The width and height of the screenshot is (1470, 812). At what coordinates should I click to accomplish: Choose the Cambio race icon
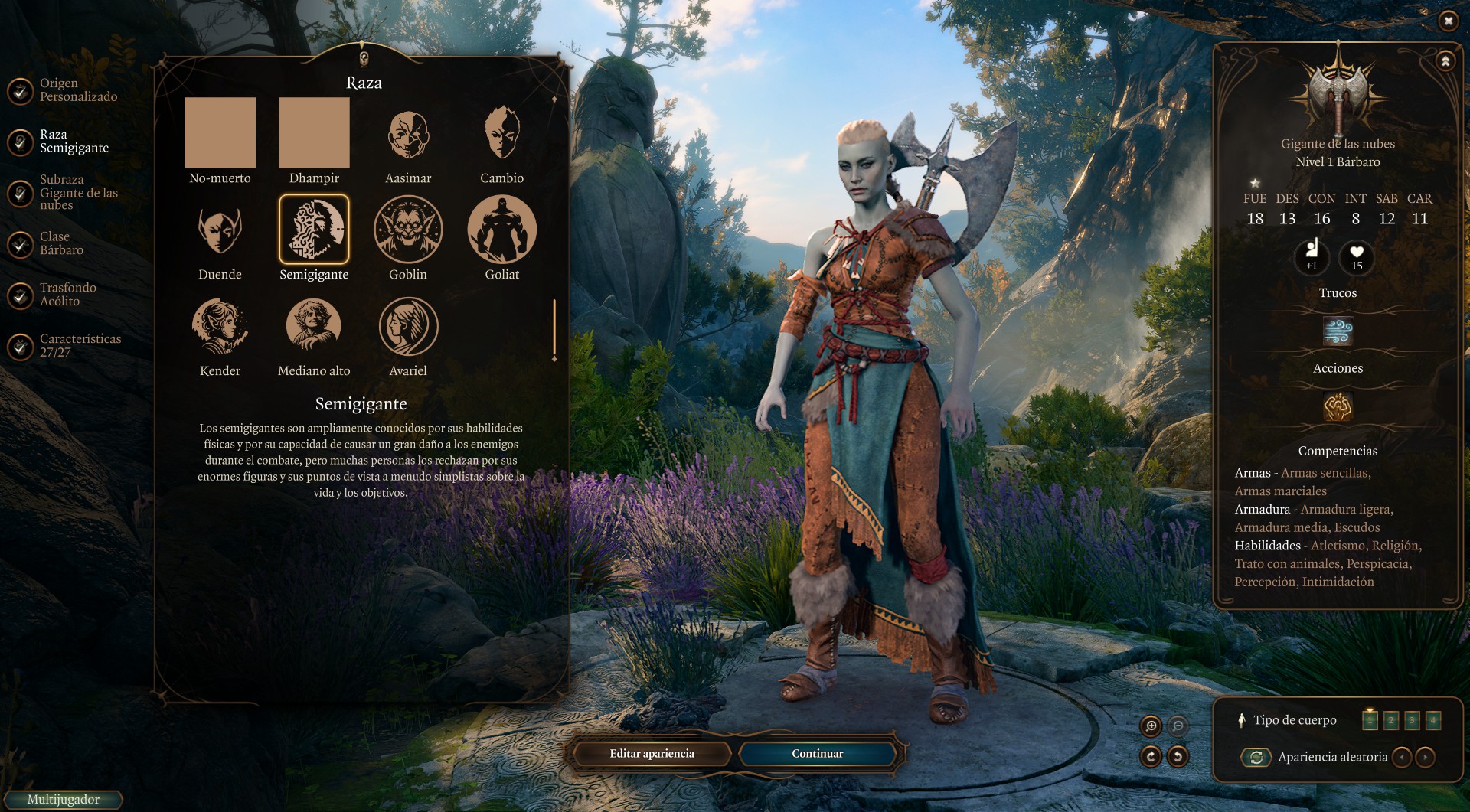click(502, 135)
